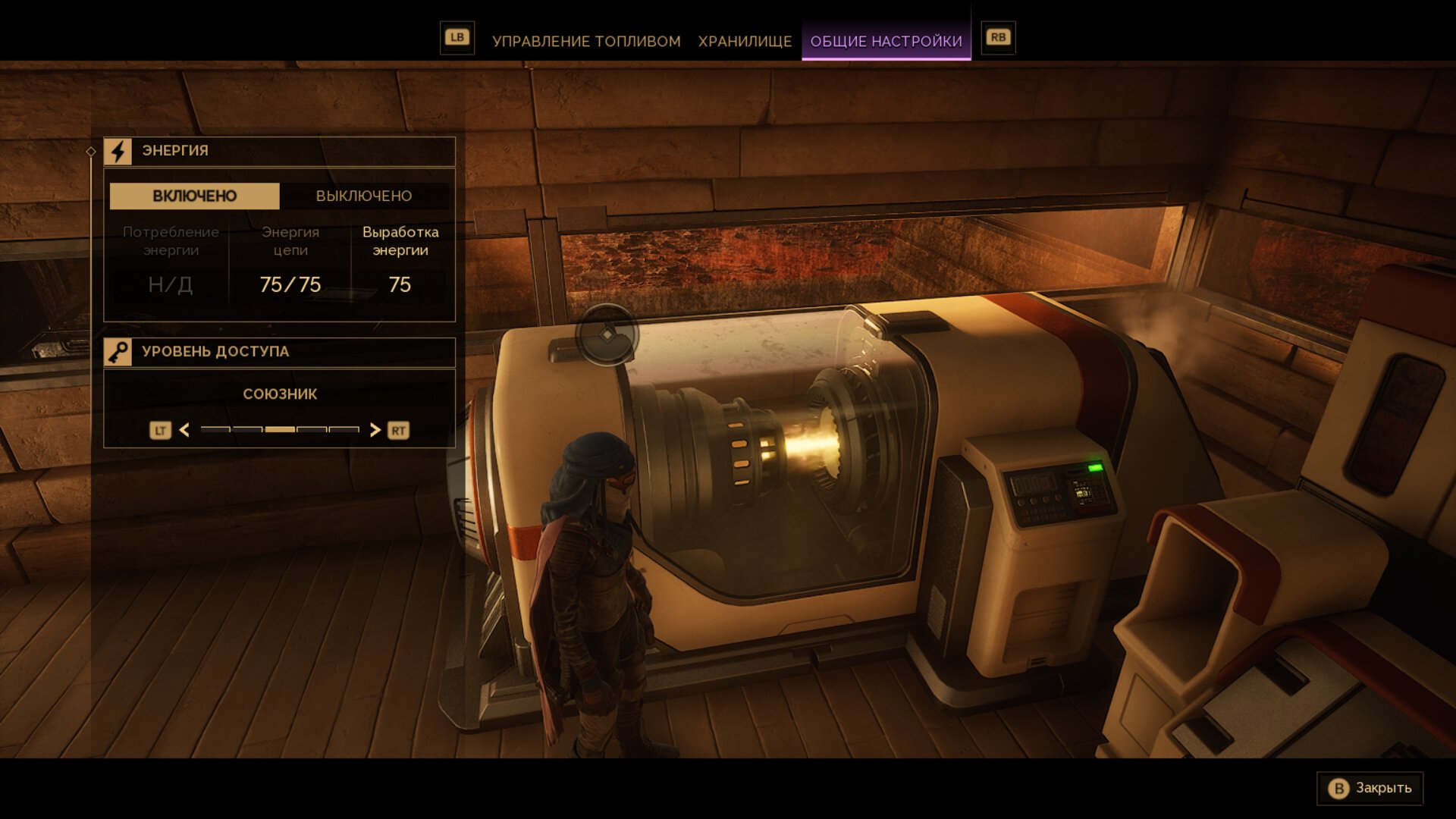Switch to the Управление топливом tab
Viewport: 1456px width, 819px height.
(x=586, y=42)
